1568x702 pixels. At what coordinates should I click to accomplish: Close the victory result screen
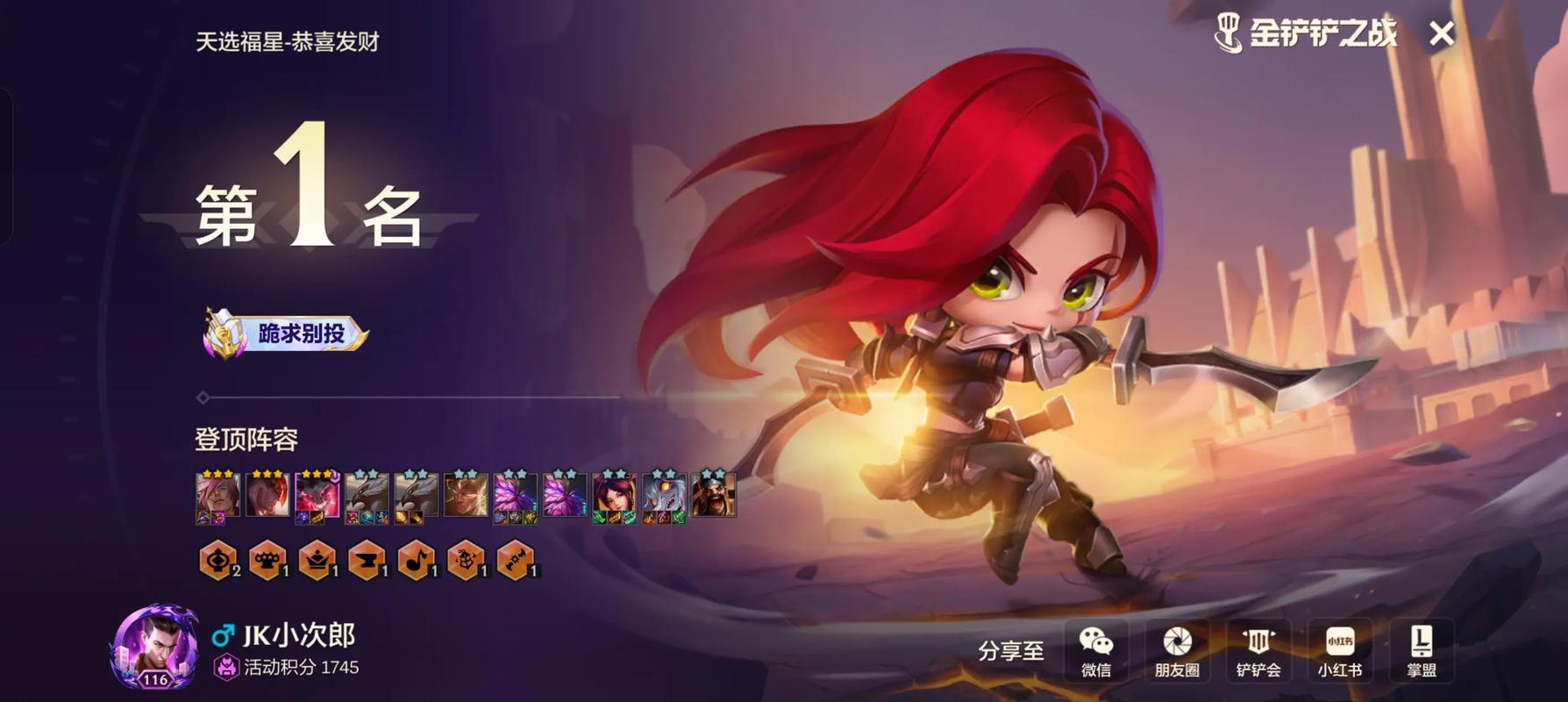pyautogui.click(x=1441, y=34)
